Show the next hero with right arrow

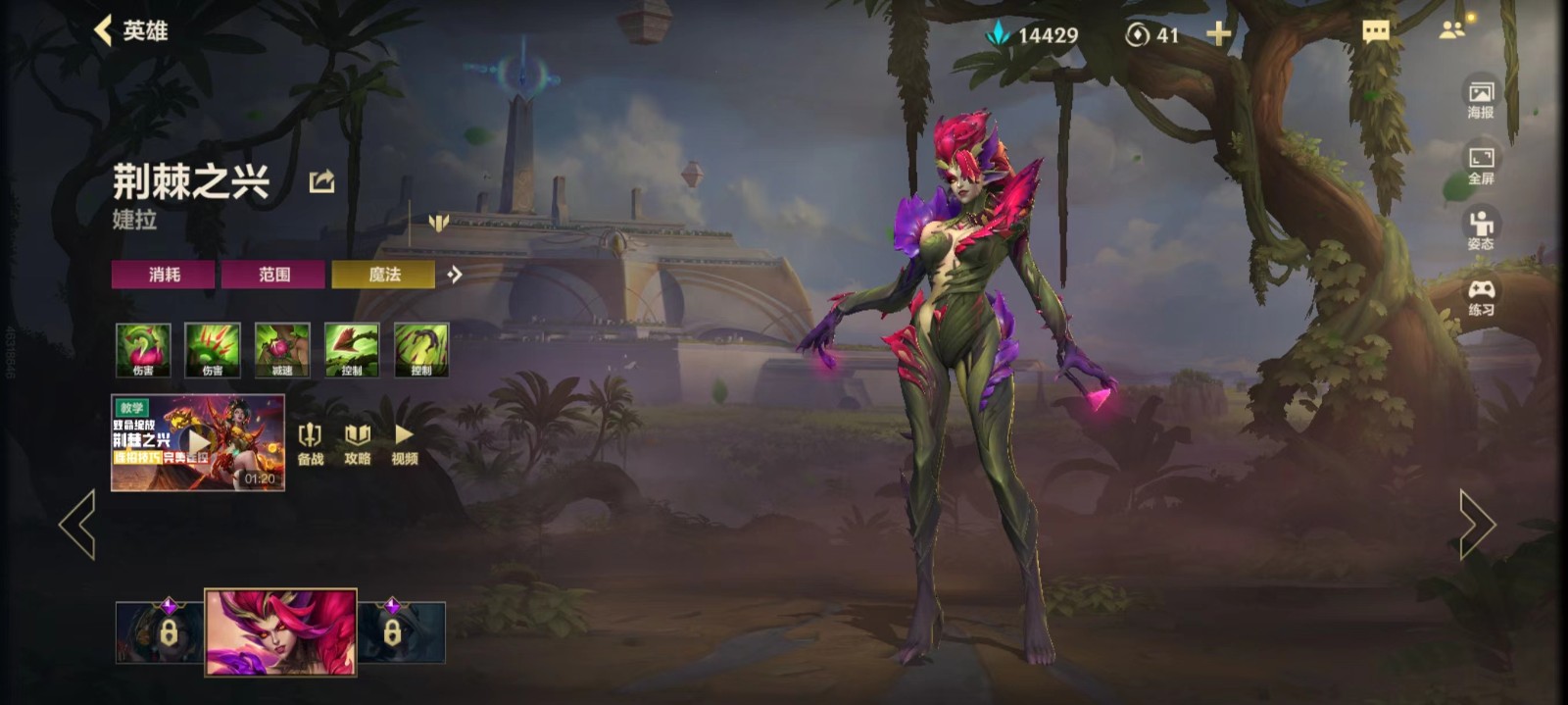(x=1477, y=525)
